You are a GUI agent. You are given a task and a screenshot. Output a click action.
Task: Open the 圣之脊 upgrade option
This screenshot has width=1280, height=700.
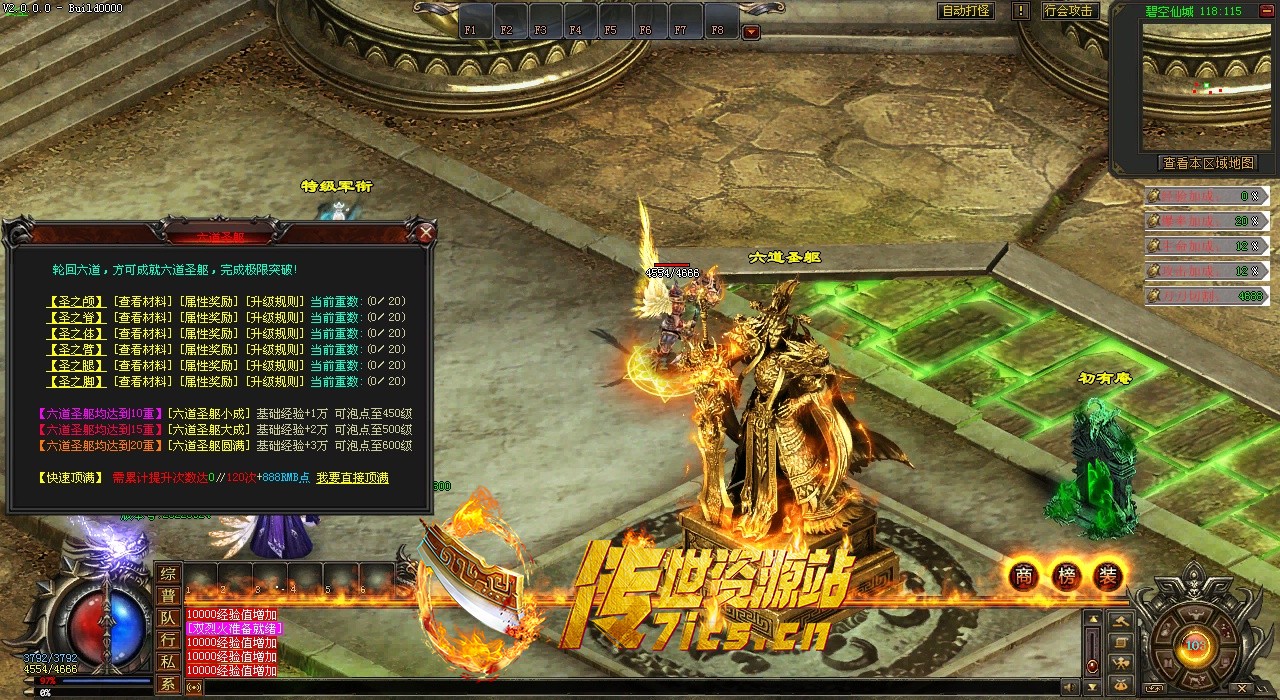point(76,317)
